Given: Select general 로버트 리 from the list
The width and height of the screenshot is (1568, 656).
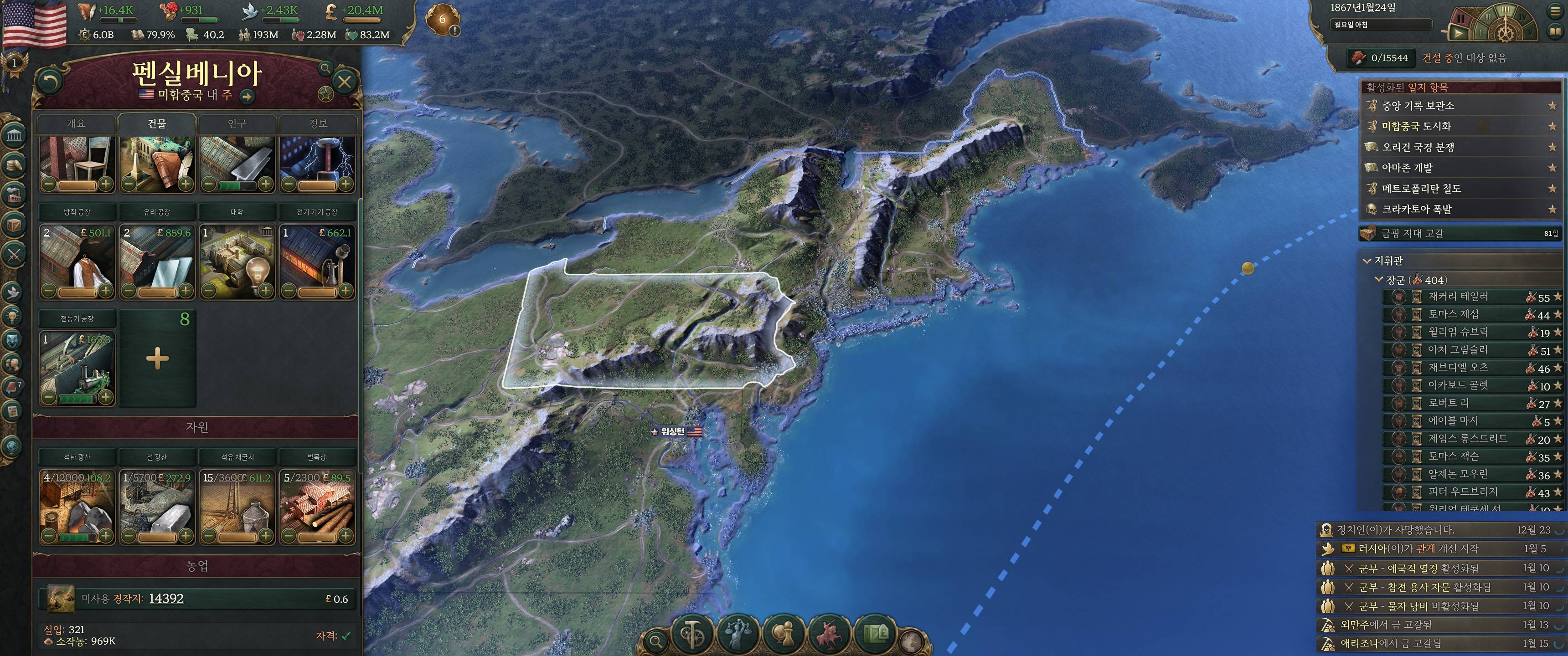Looking at the screenshot, I should (1448, 403).
